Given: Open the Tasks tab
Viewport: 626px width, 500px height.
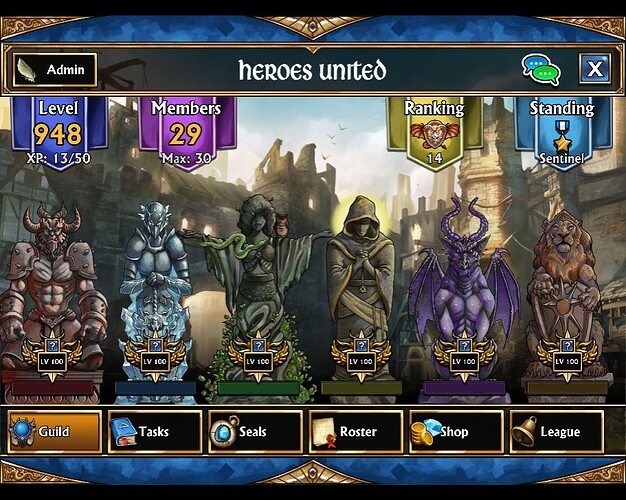Looking at the screenshot, I should [x=154, y=432].
